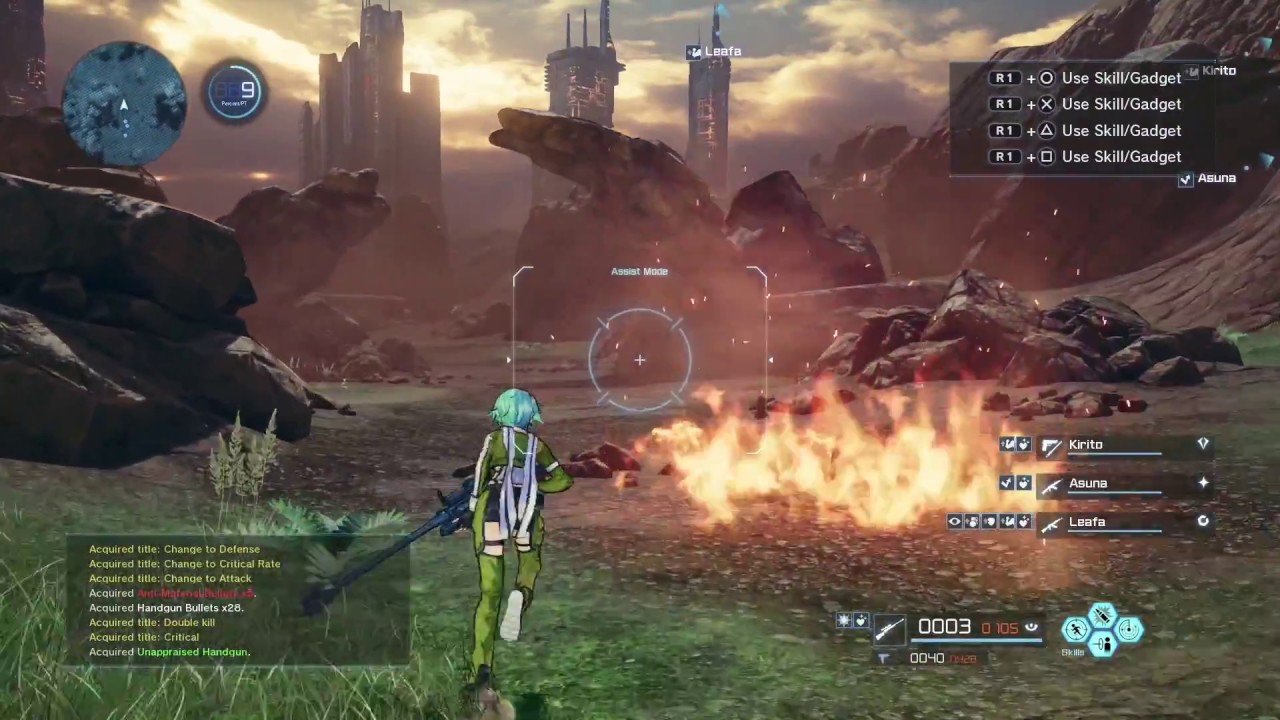Select the sniper rifle weapon icon

[x=889, y=629]
